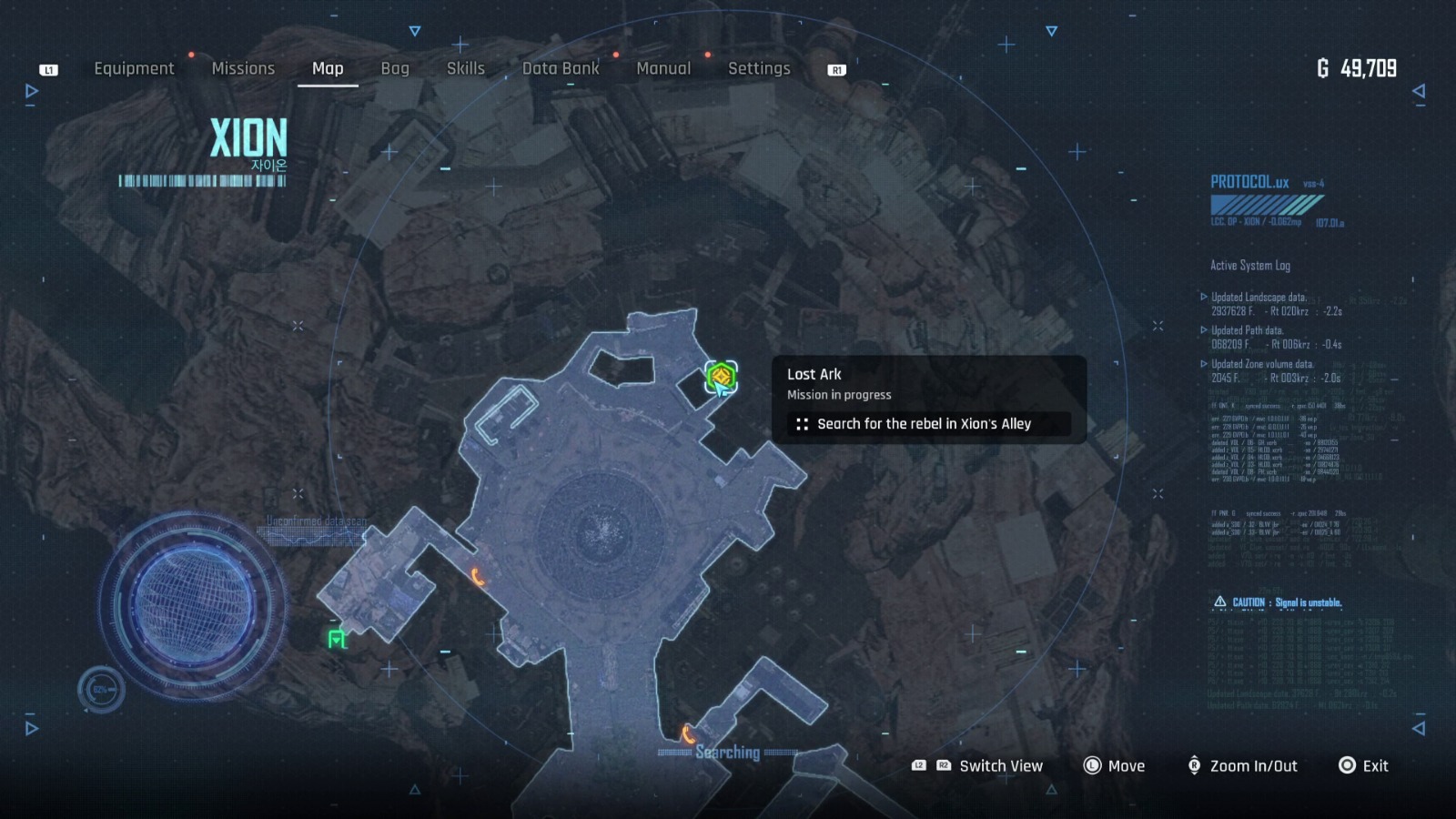This screenshot has width=1456, height=819.
Task: Open the Bag tab
Action: pyautogui.click(x=395, y=68)
